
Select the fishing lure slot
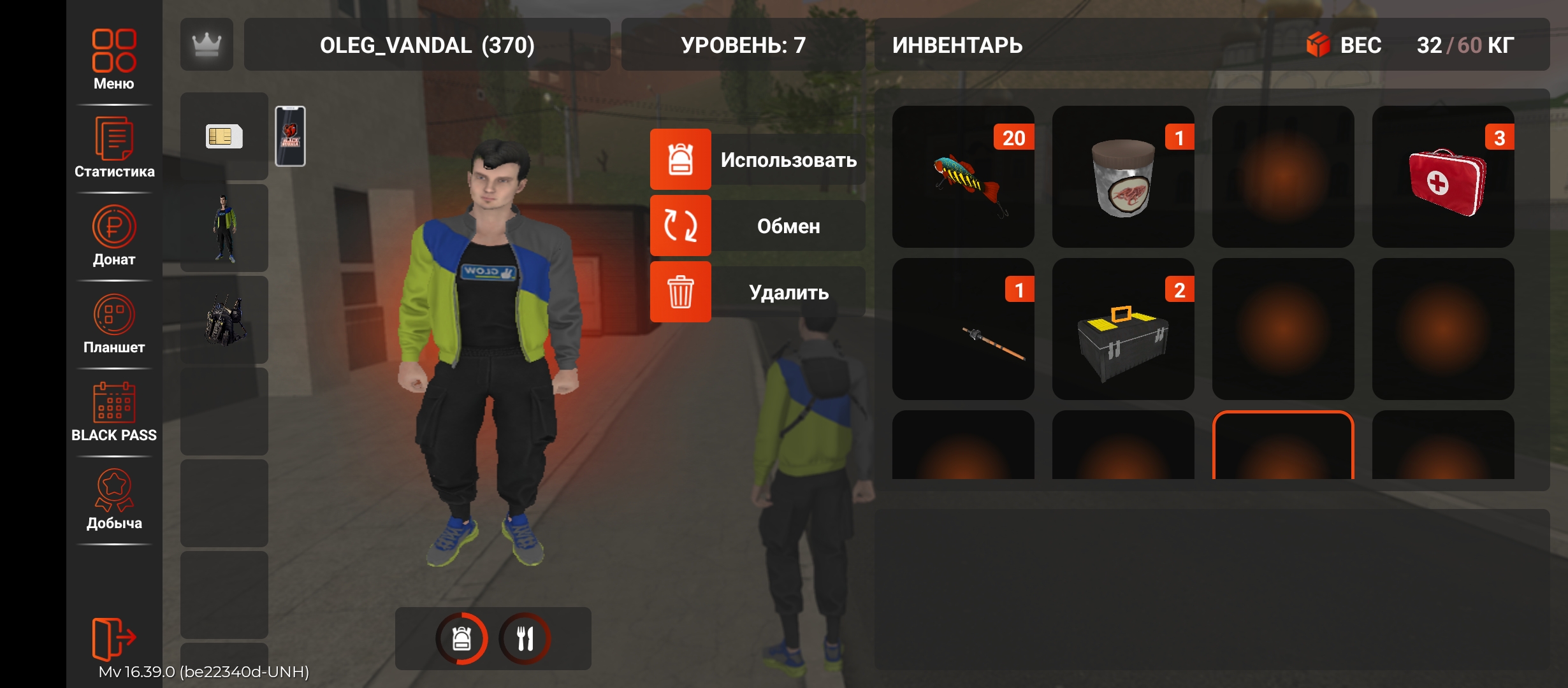pos(963,176)
